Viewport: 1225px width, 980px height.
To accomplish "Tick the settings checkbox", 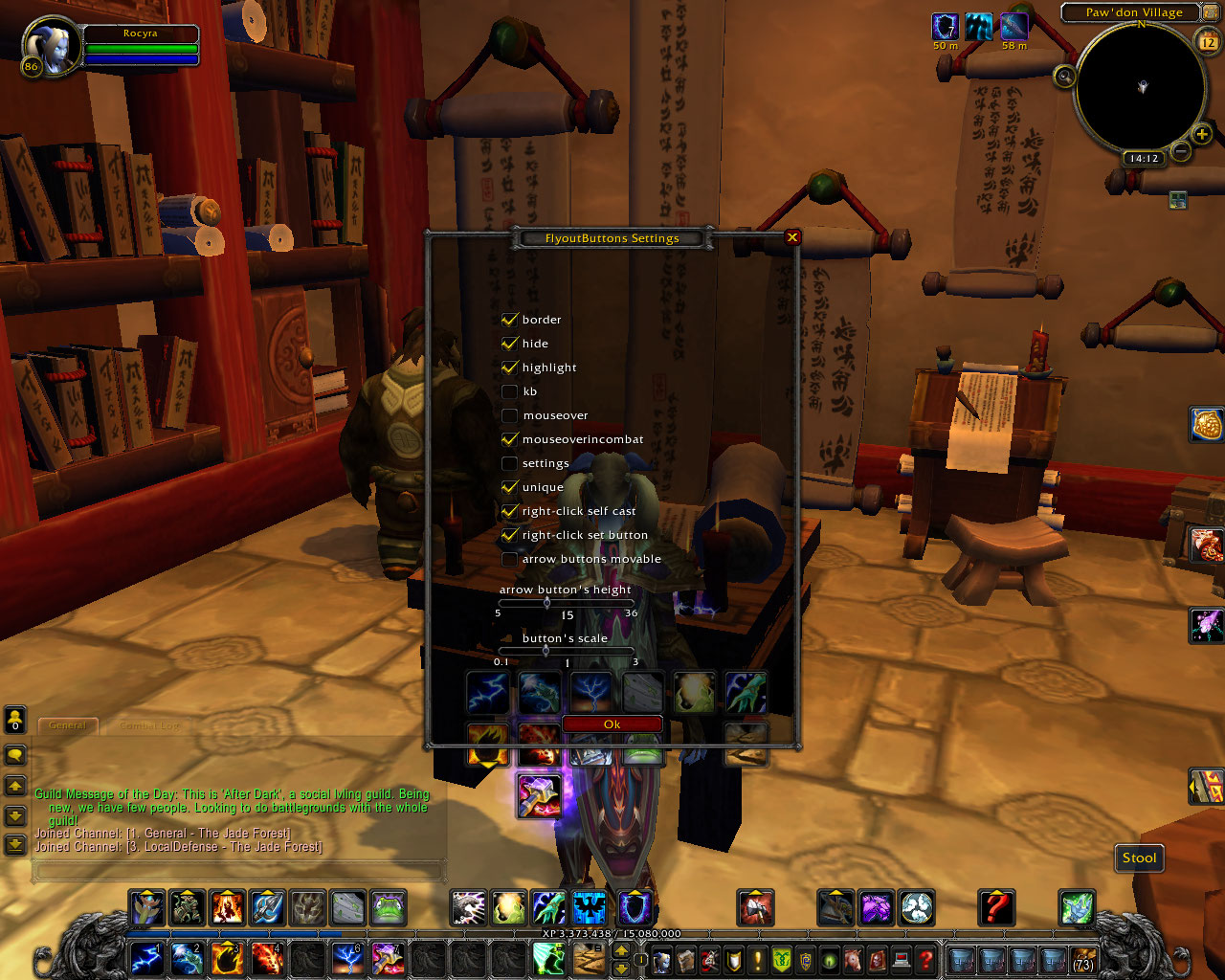I will [x=509, y=463].
